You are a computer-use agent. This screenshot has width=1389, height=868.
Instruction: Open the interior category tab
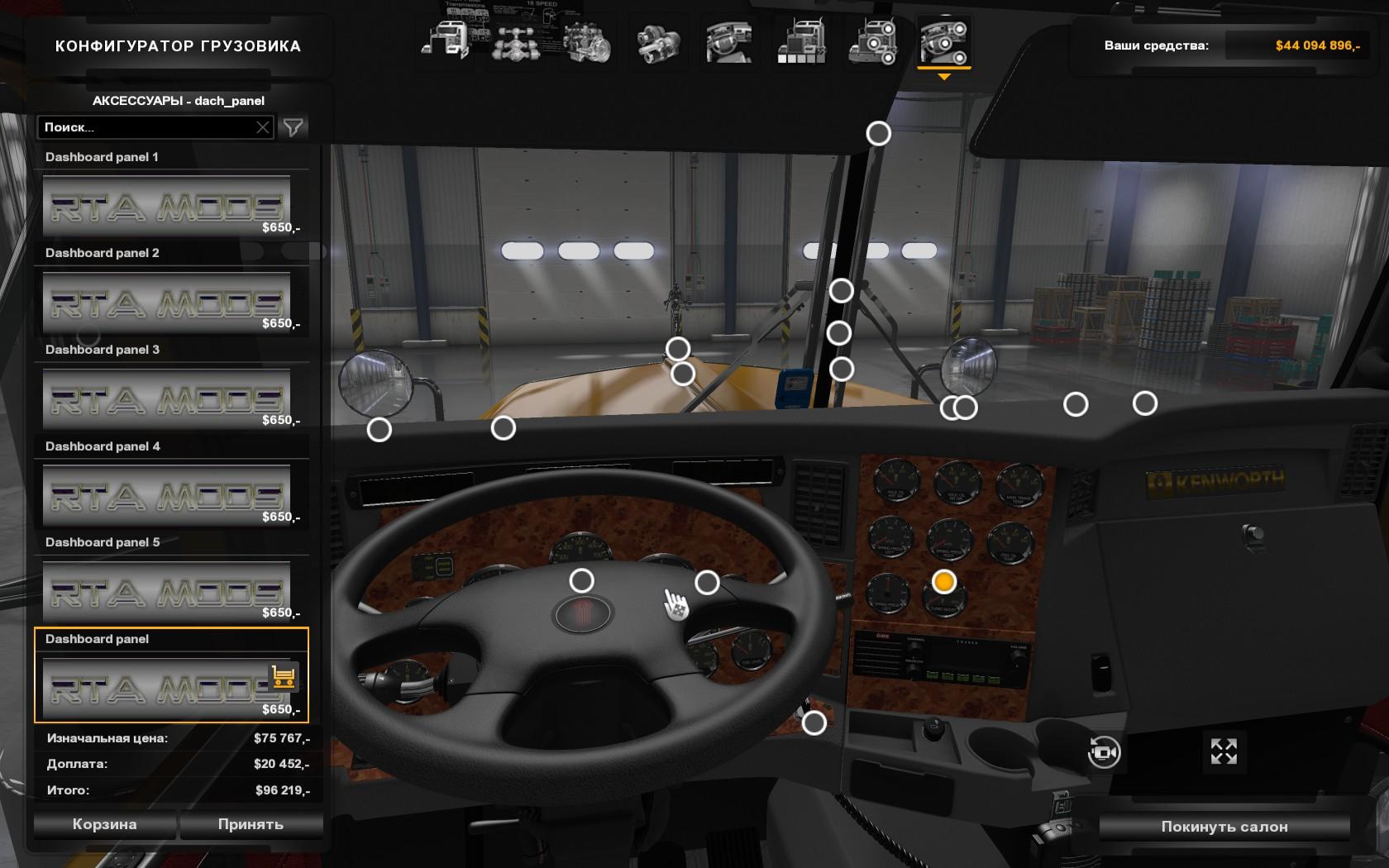tap(729, 41)
